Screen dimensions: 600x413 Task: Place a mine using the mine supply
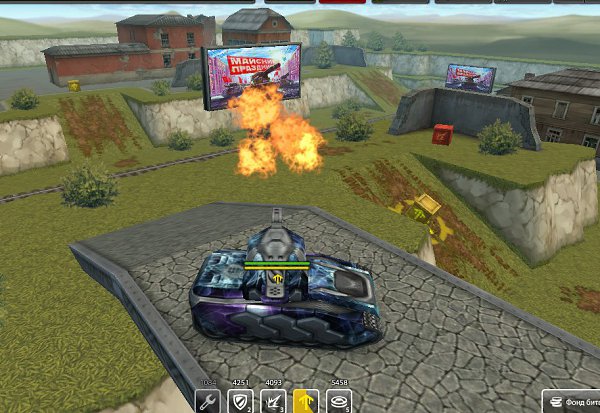click(x=337, y=402)
